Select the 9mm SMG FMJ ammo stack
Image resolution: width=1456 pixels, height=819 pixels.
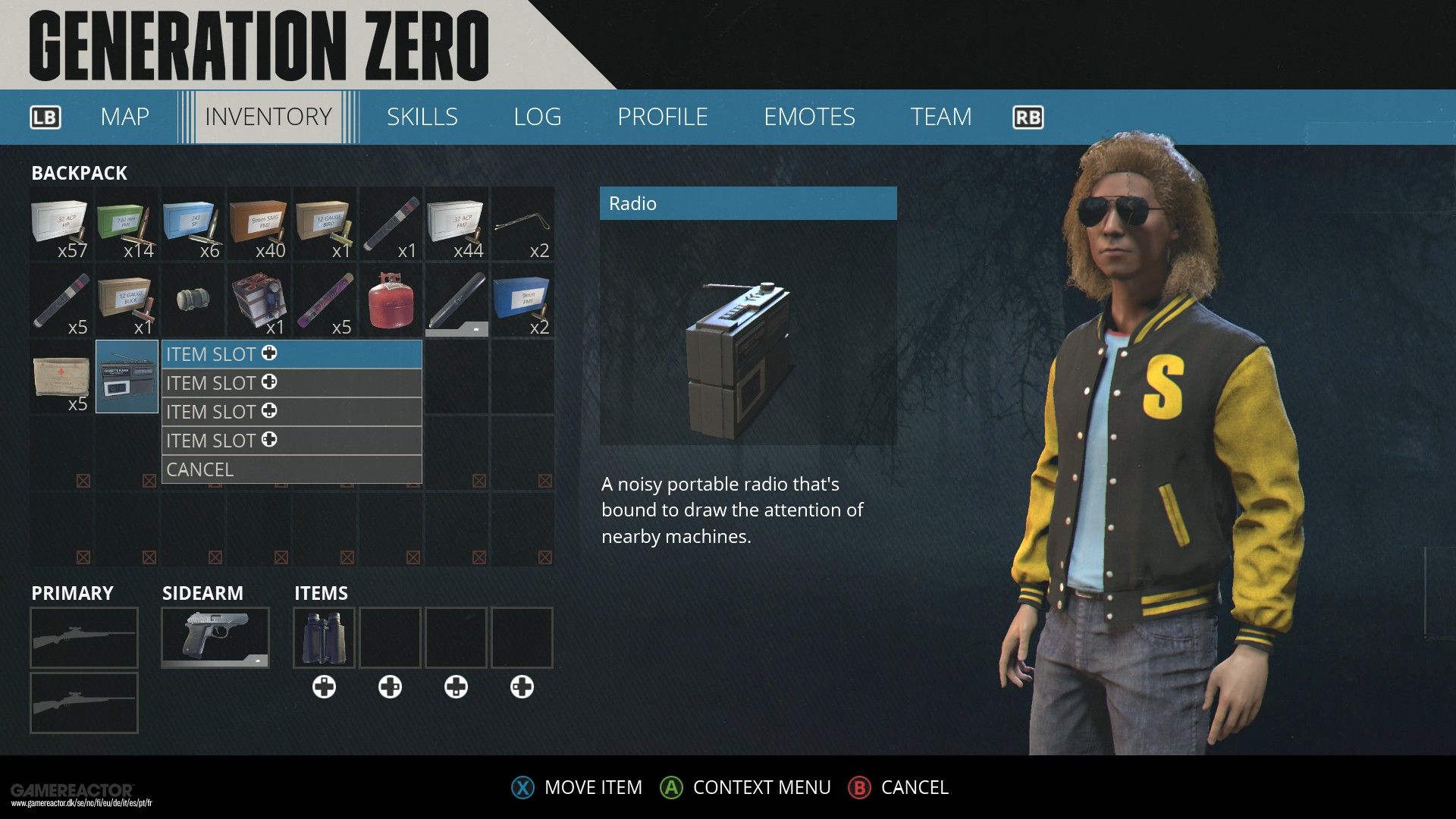tap(259, 225)
